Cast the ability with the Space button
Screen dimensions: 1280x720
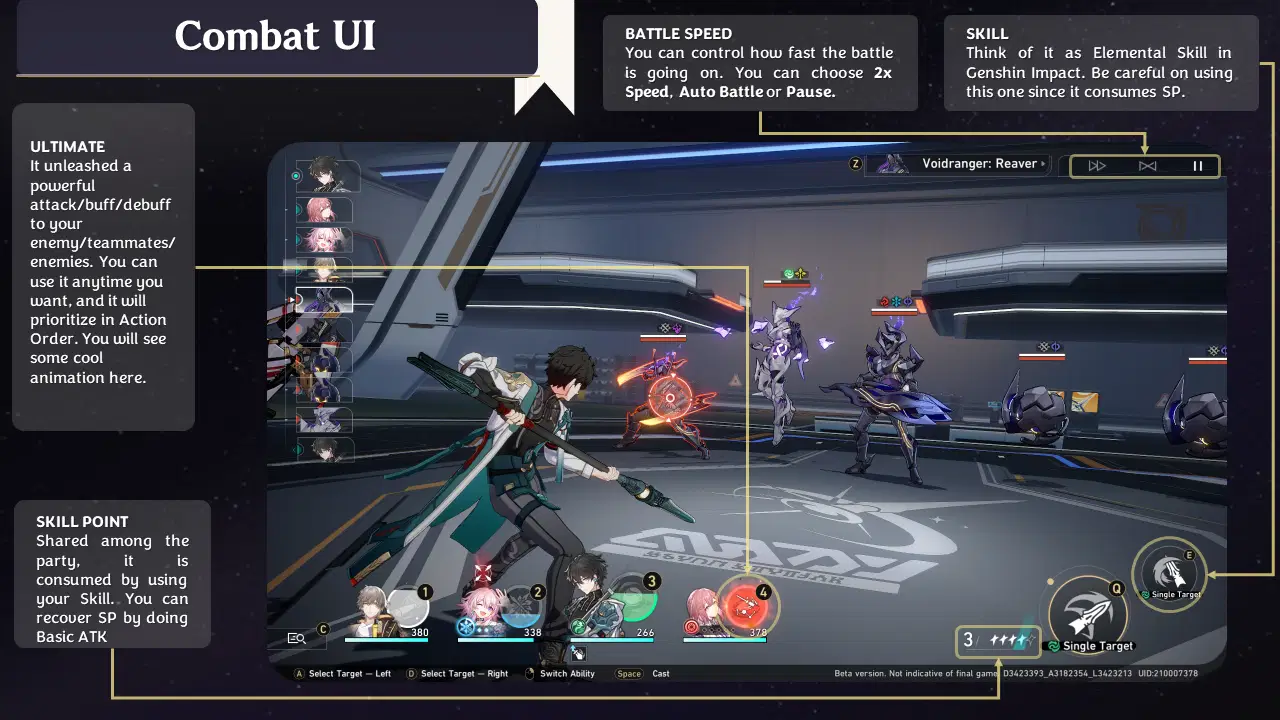click(x=628, y=674)
